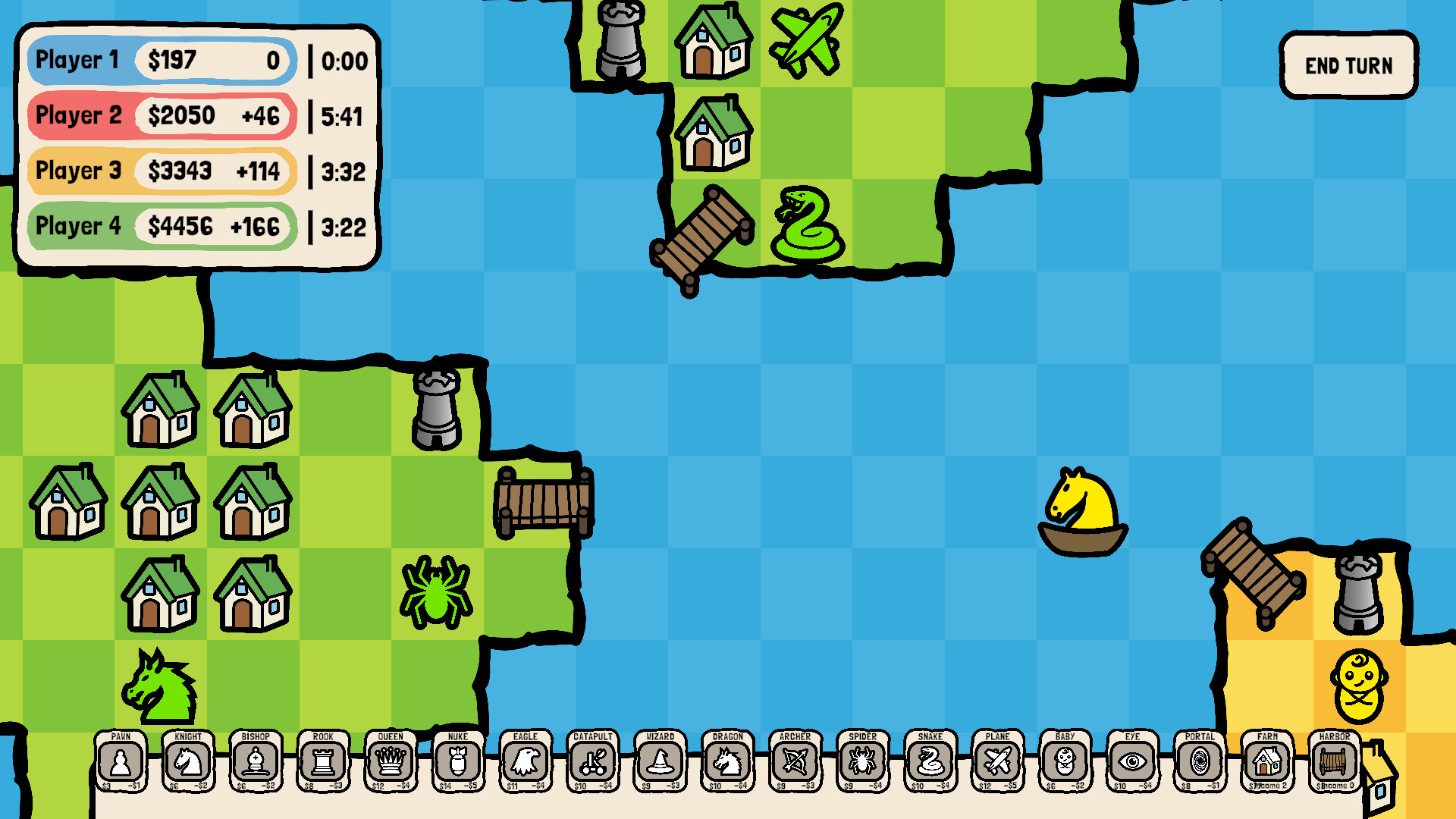This screenshot has height=819, width=1456.
Task: Buy the Snake from the shop
Action: [x=930, y=764]
